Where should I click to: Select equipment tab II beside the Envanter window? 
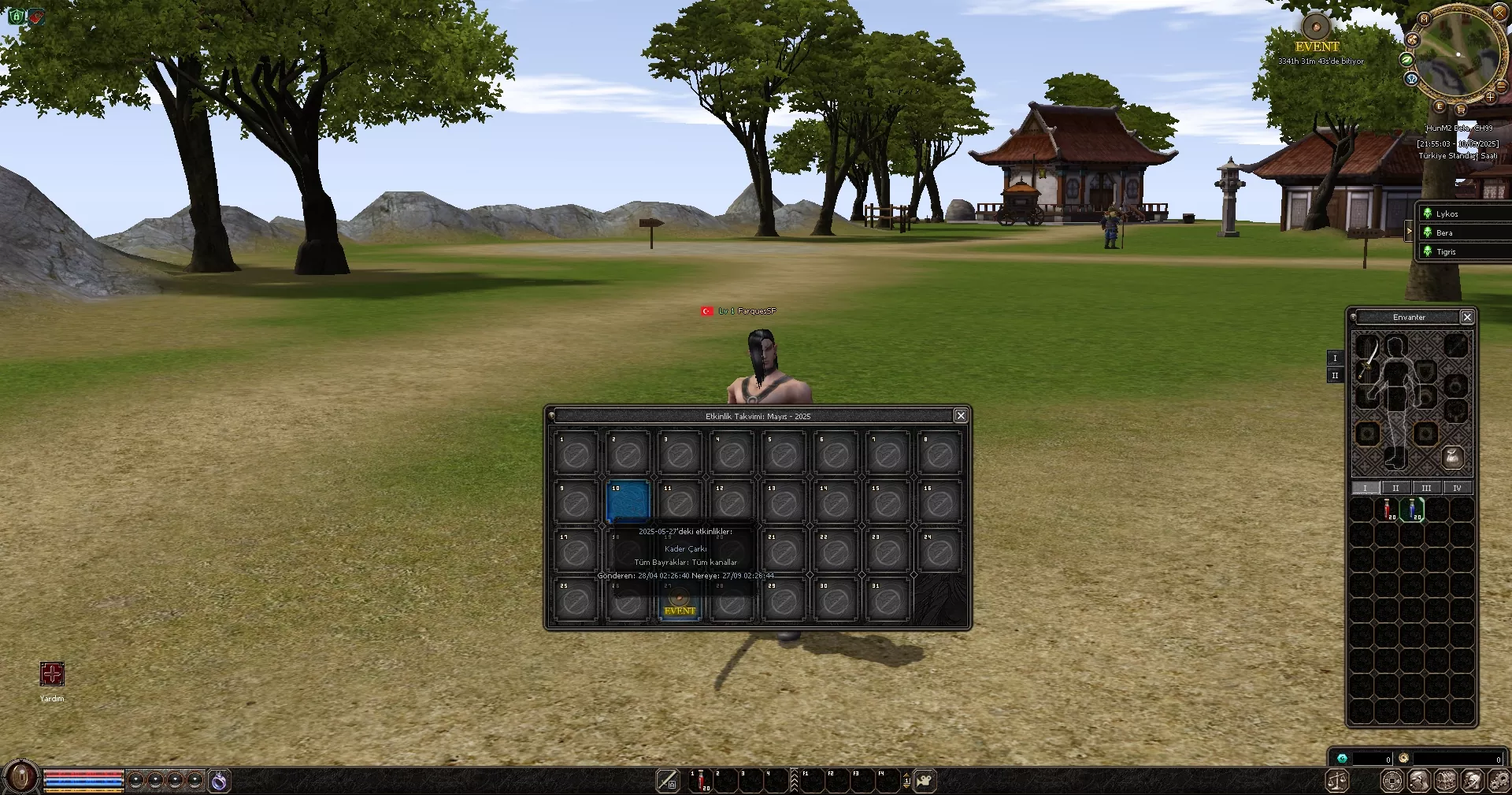[1335, 376]
